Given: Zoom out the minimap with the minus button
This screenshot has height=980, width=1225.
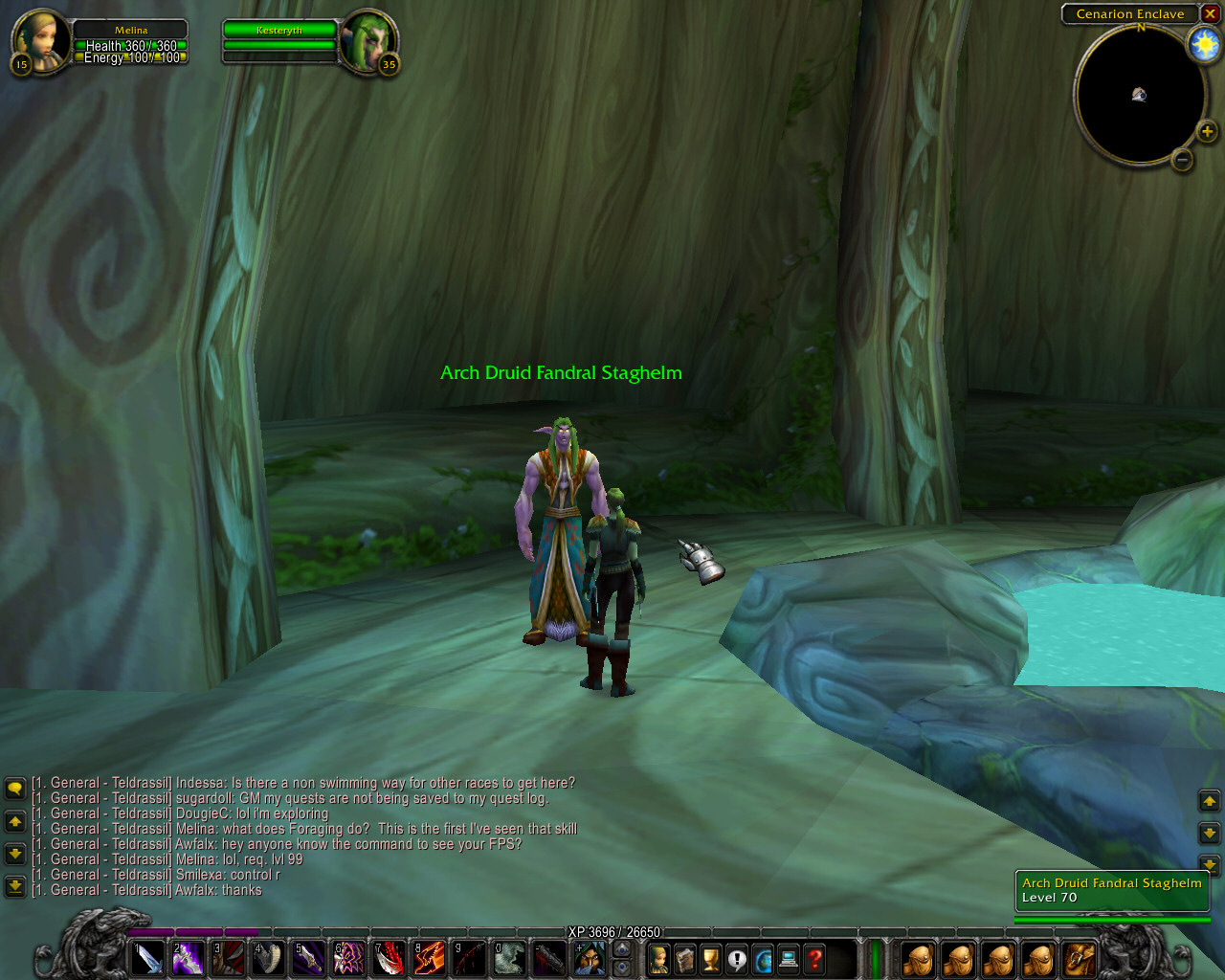Looking at the screenshot, I should 1183,161.
